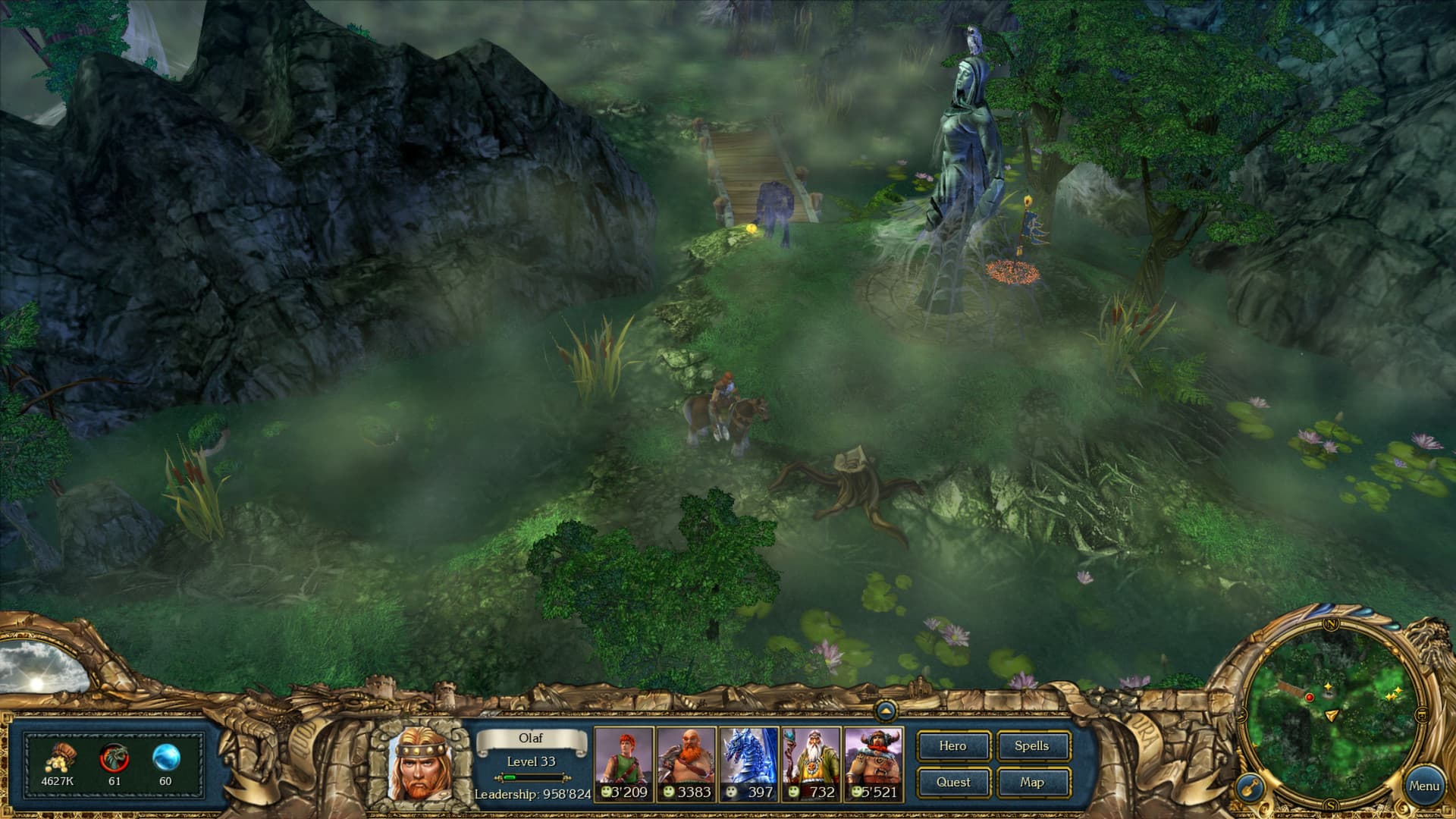Open the game Menu
Image resolution: width=1456 pixels, height=819 pixels.
pyautogui.click(x=1426, y=786)
